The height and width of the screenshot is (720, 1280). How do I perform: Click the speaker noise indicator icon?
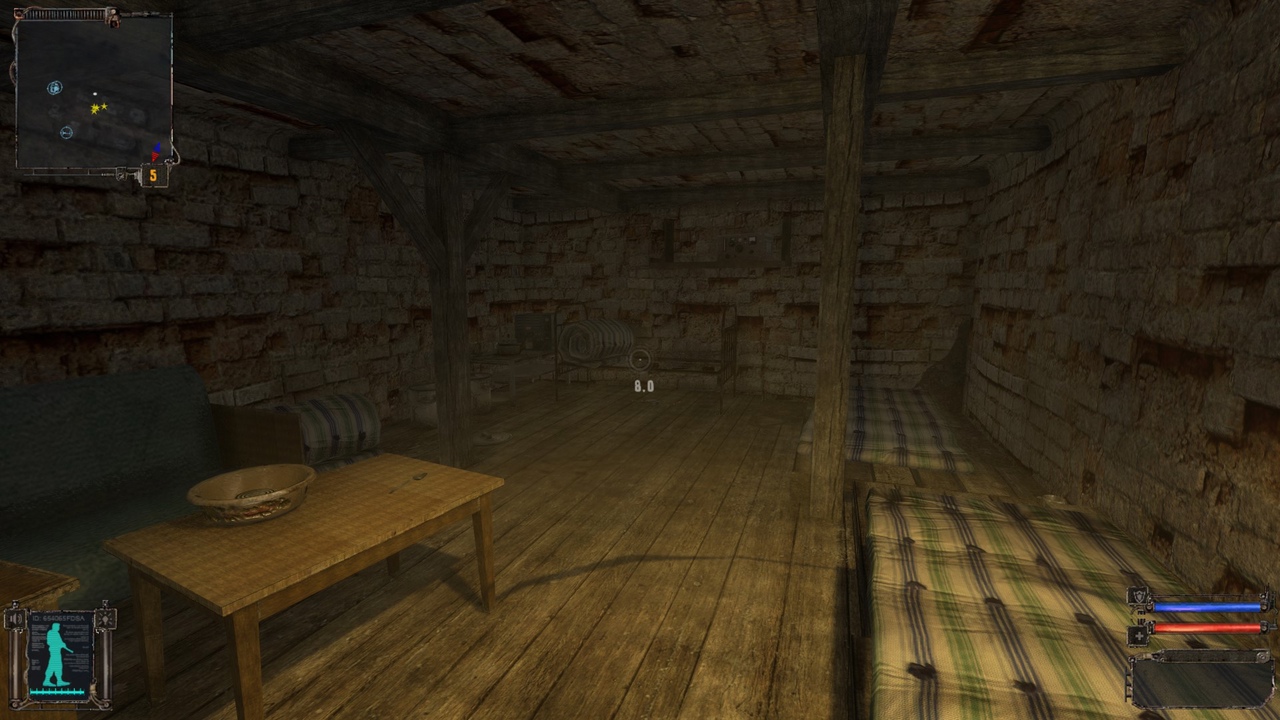click(14, 620)
